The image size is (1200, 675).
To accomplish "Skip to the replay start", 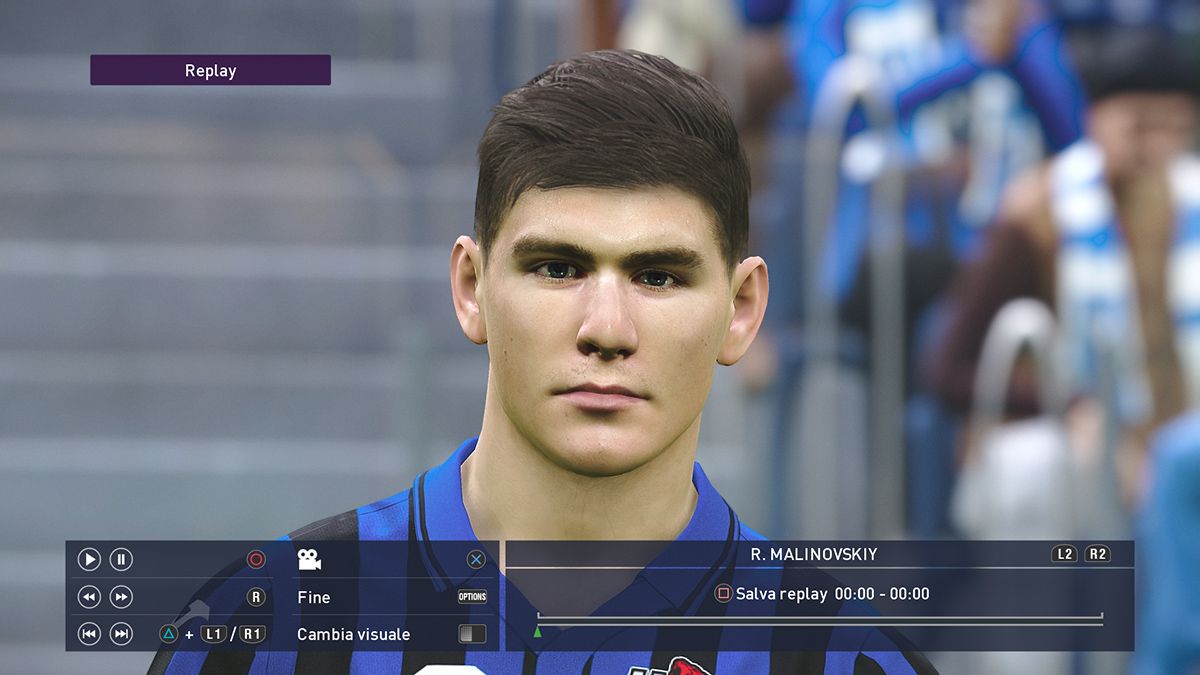I will click(x=89, y=634).
